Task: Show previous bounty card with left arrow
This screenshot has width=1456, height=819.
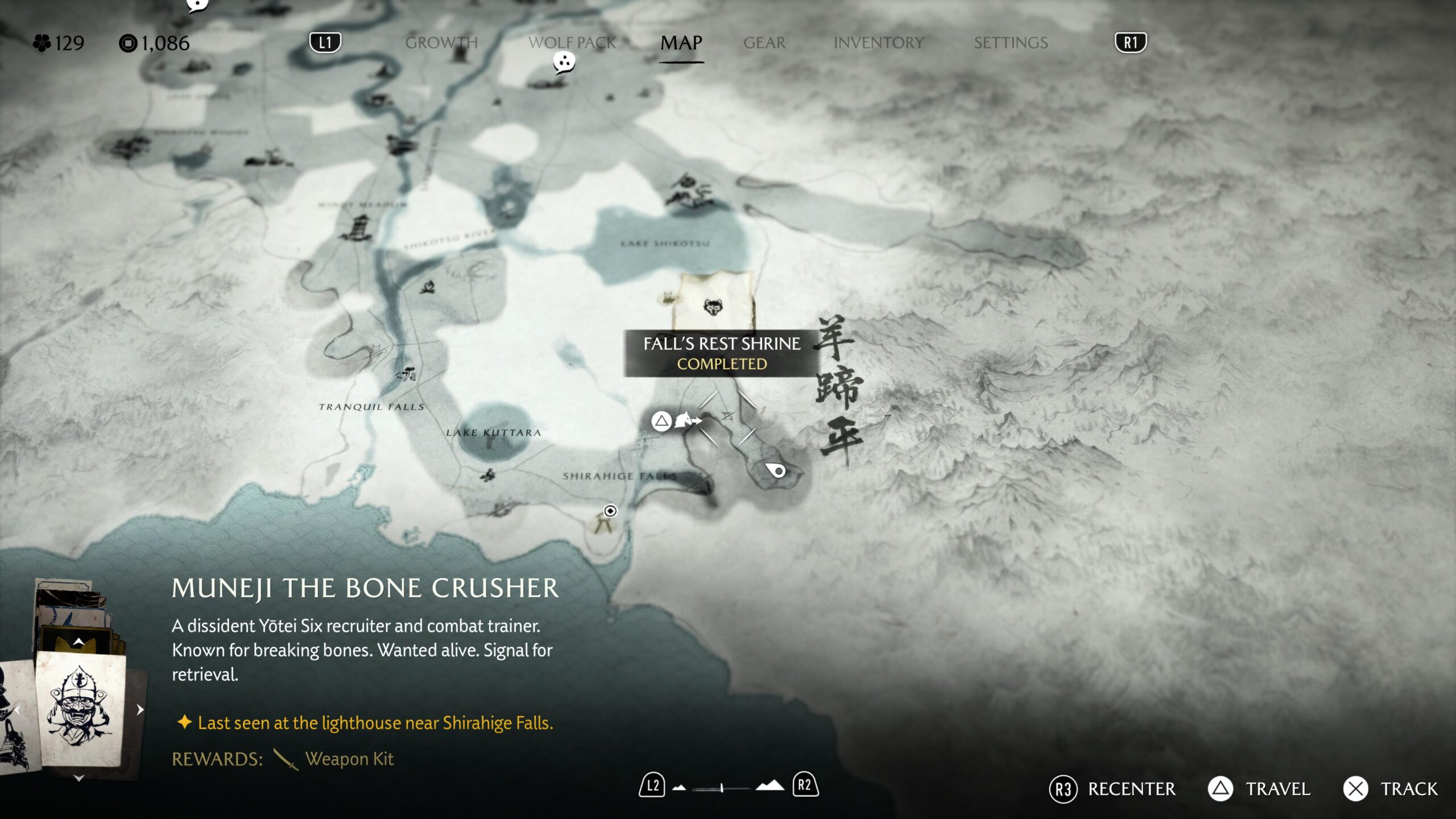Action: 18,709
